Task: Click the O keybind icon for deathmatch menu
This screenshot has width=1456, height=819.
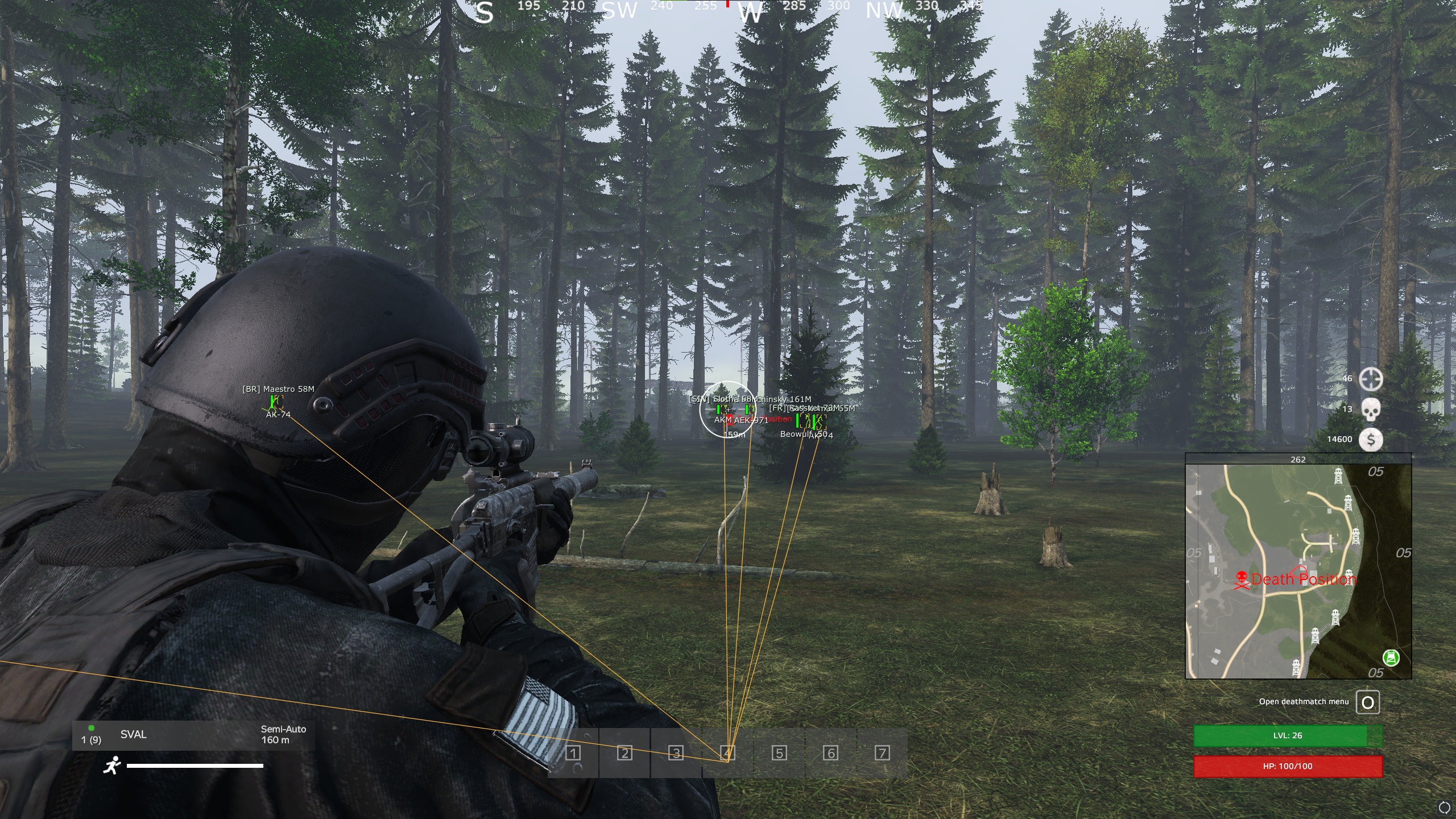Action: [1368, 701]
